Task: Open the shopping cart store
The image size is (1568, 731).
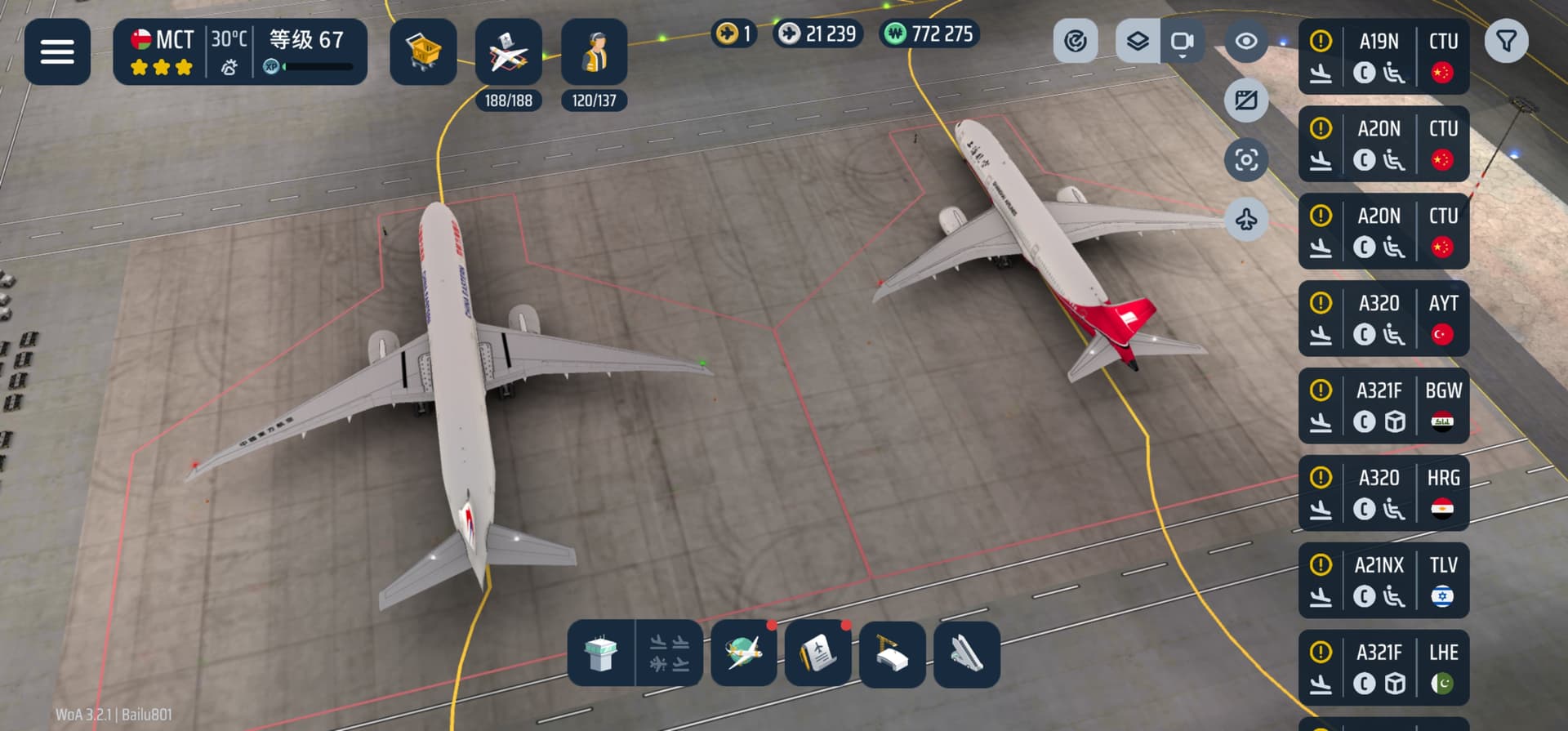Action: (x=423, y=52)
